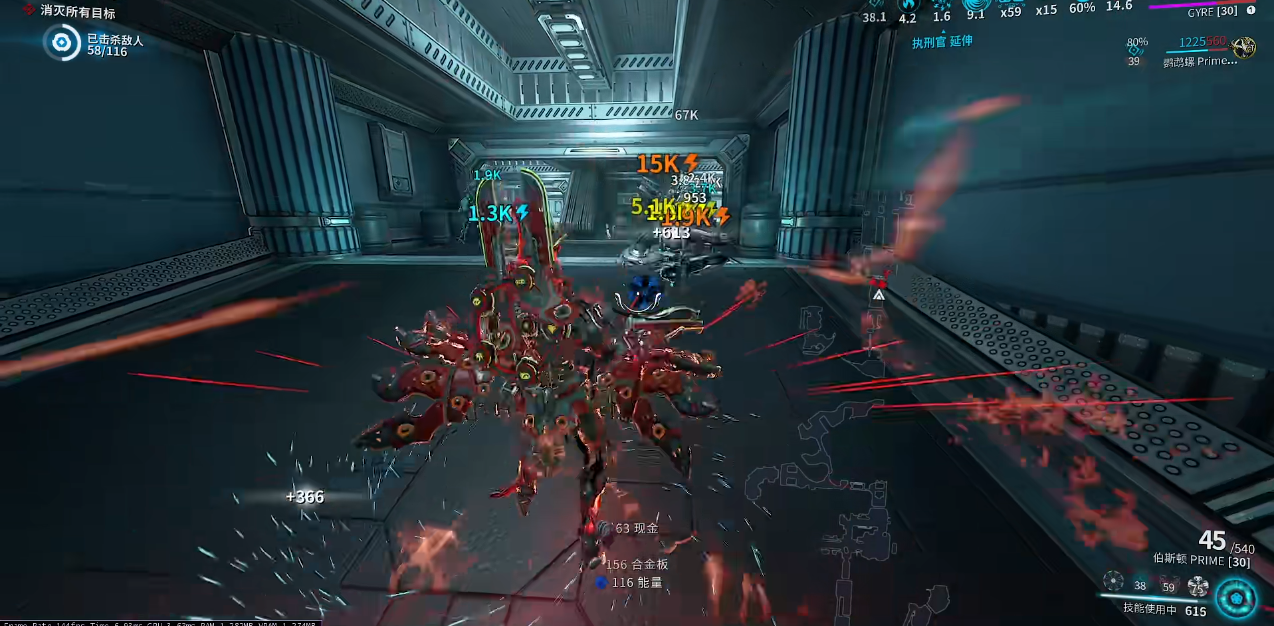Click the 执刑官 延伸 buff label
The width and height of the screenshot is (1274, 626).
click(941, 42)
